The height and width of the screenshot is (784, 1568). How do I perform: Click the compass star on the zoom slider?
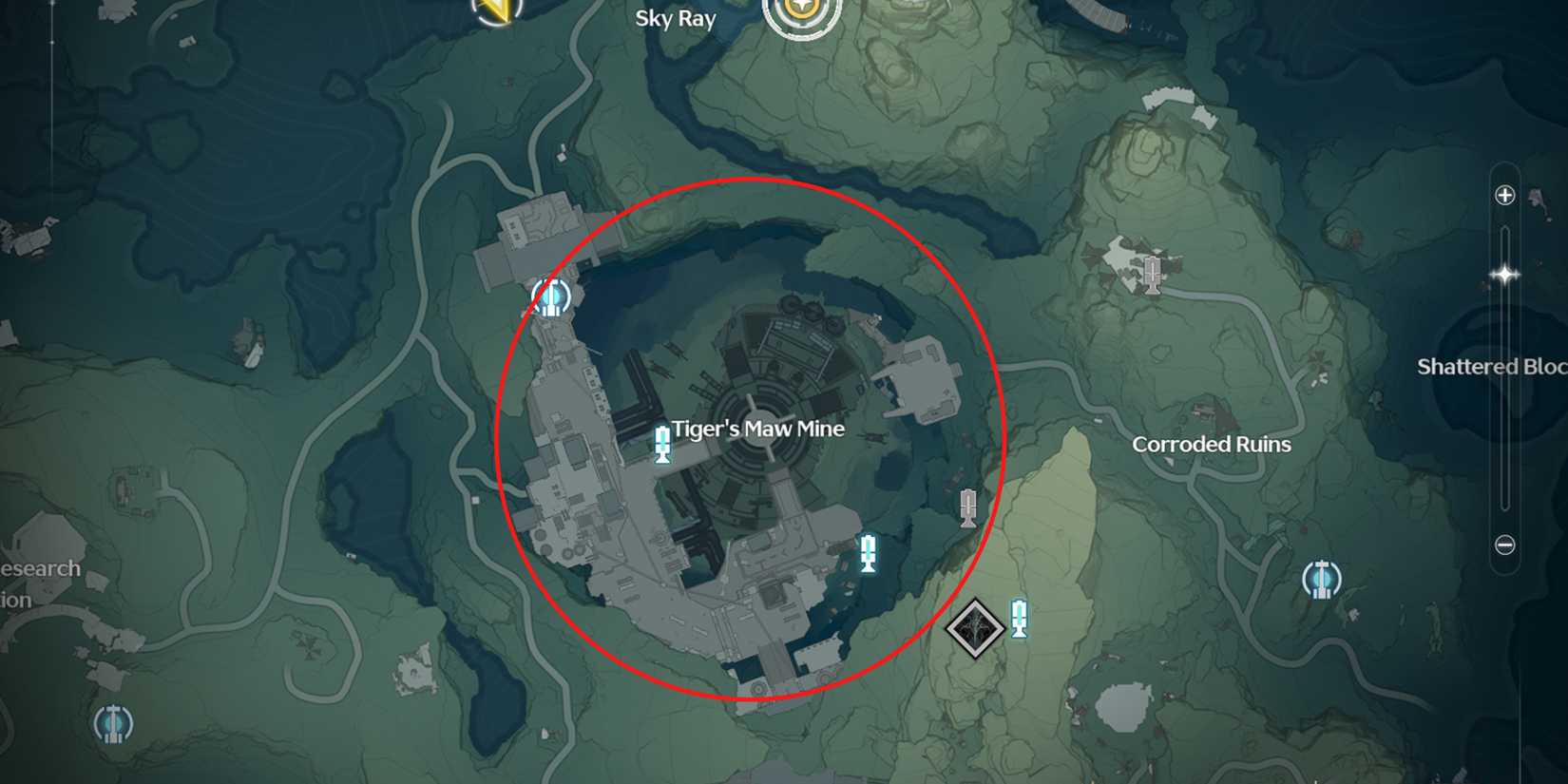click(x=1506, y=274)
